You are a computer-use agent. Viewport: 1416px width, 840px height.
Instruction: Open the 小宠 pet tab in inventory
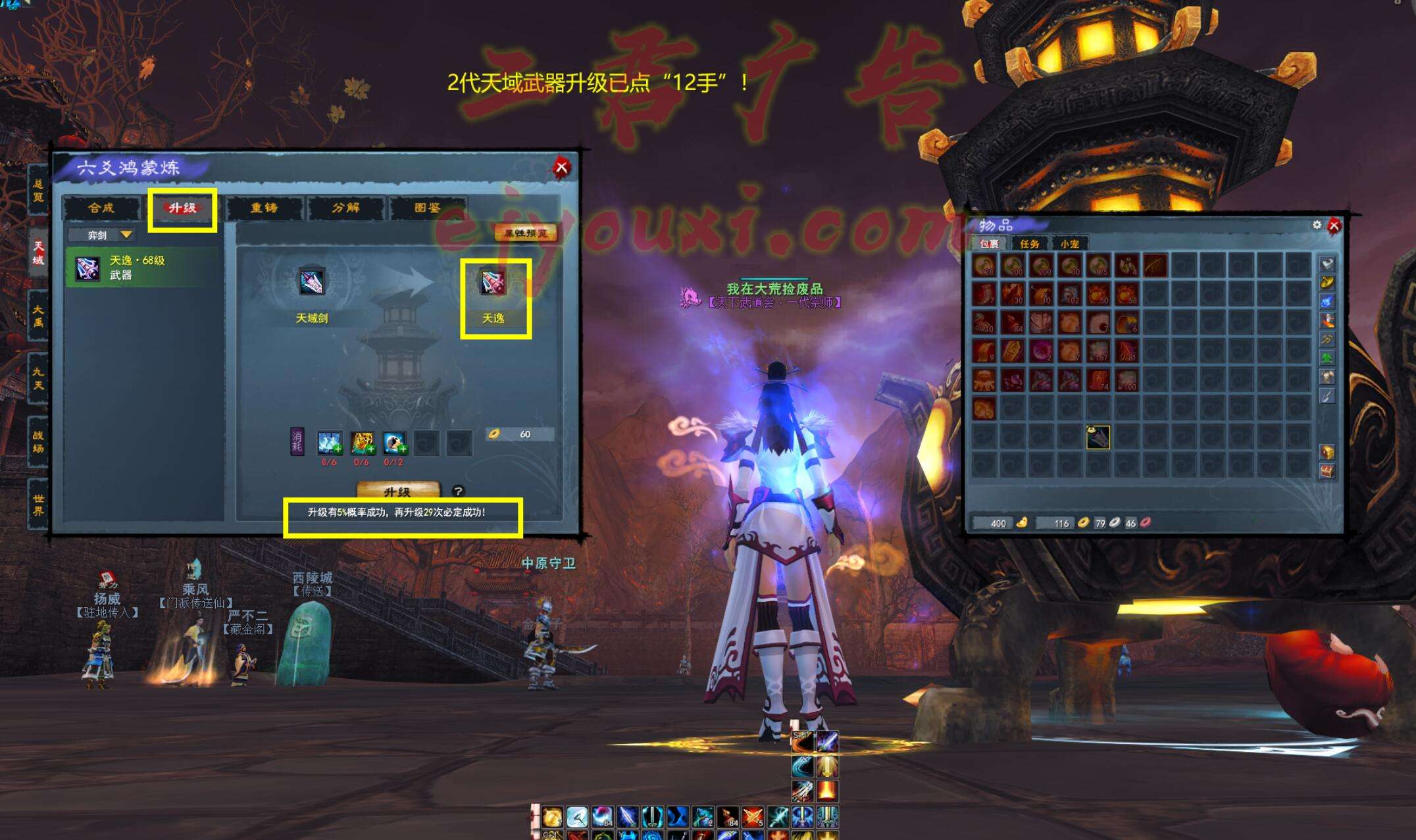(x=1069, y=244)
